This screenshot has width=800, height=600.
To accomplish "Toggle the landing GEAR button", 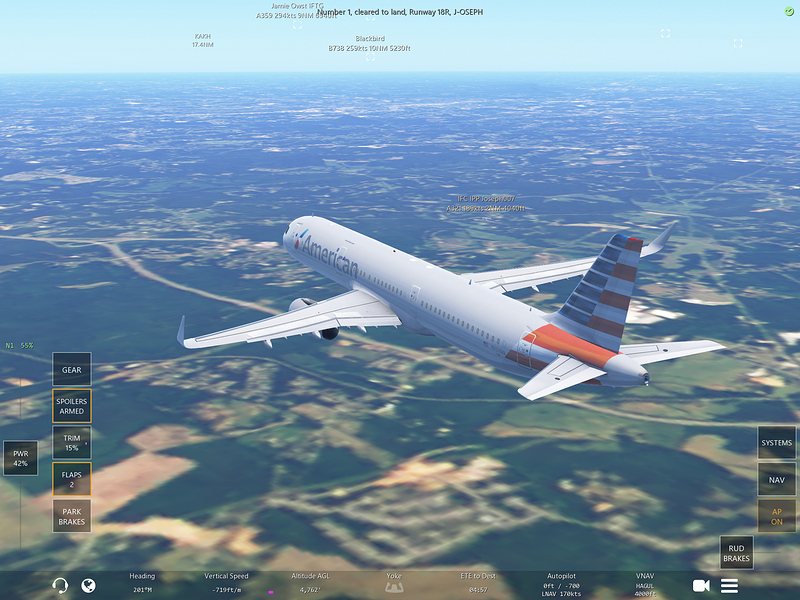I will tap(72, 369).
